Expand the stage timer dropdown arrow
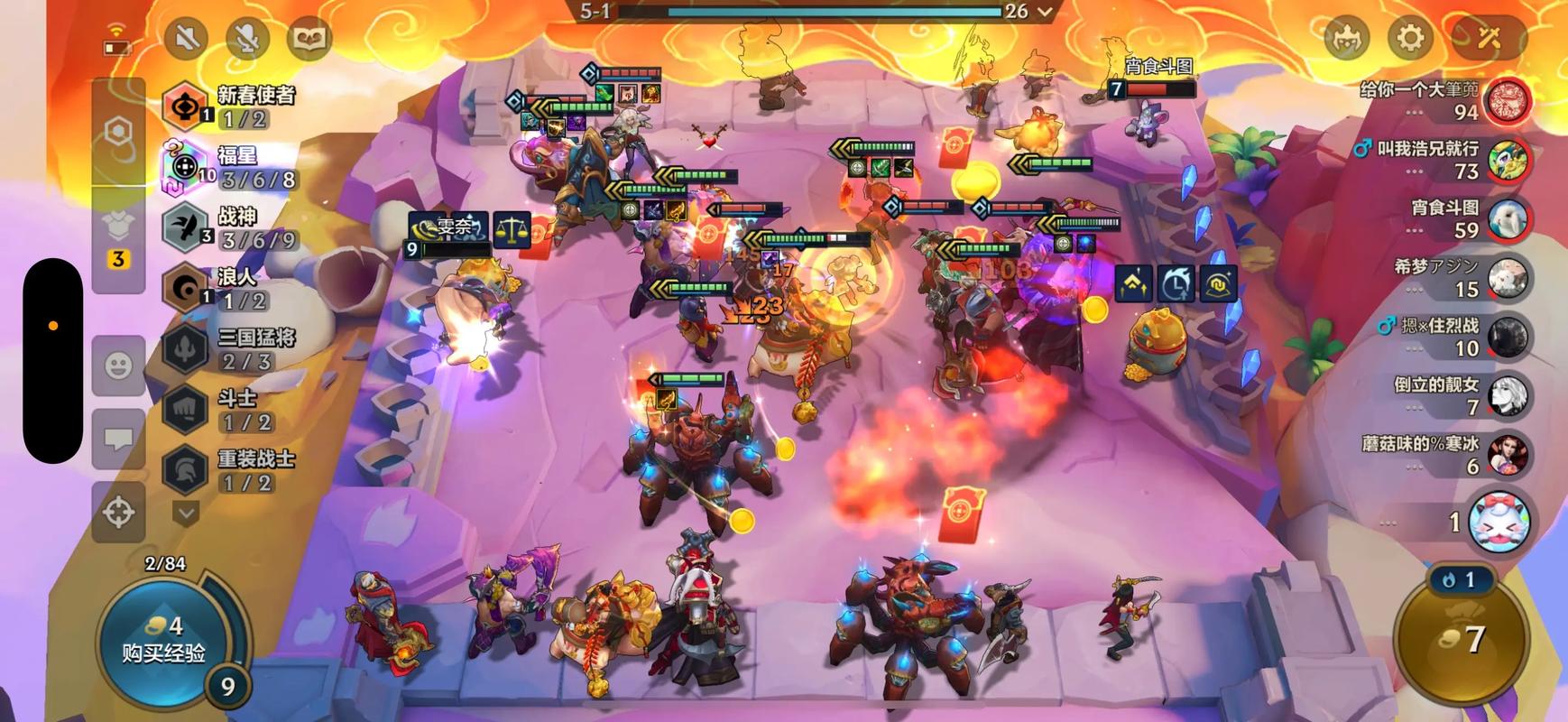This screenshot has height=722, width=1568. (x=1046, y=12)
